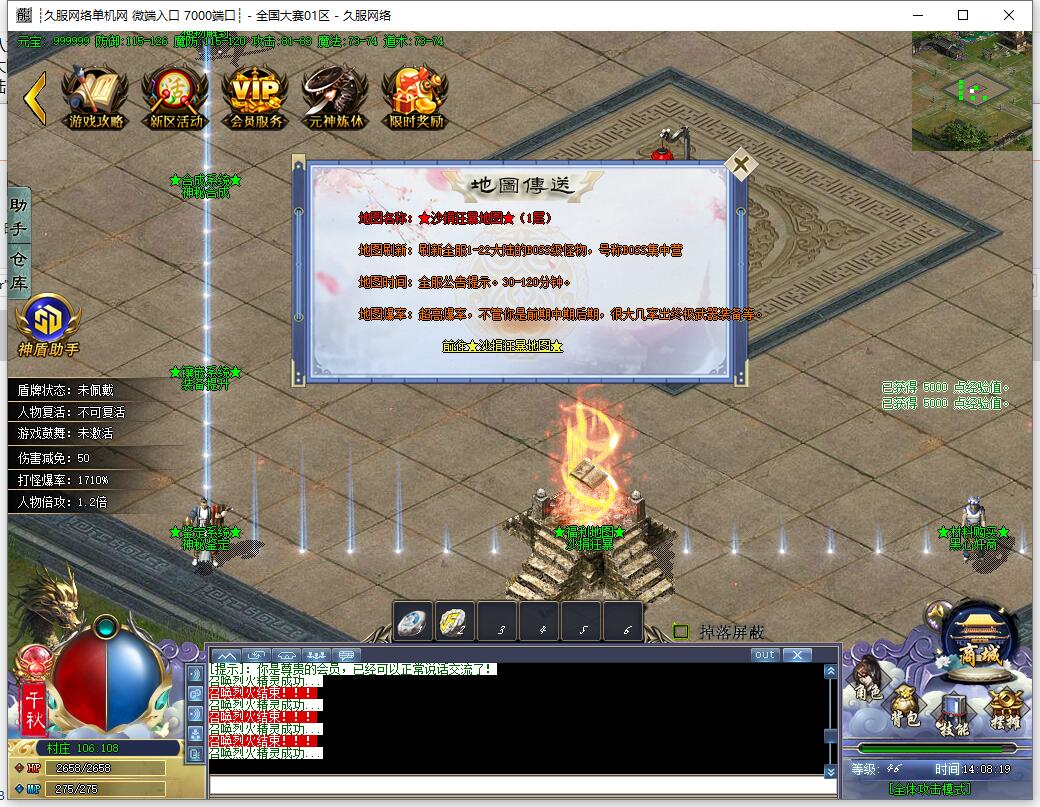
Task: Close the 地图传送 teleport dialog
Action: (x=740, y=164)
